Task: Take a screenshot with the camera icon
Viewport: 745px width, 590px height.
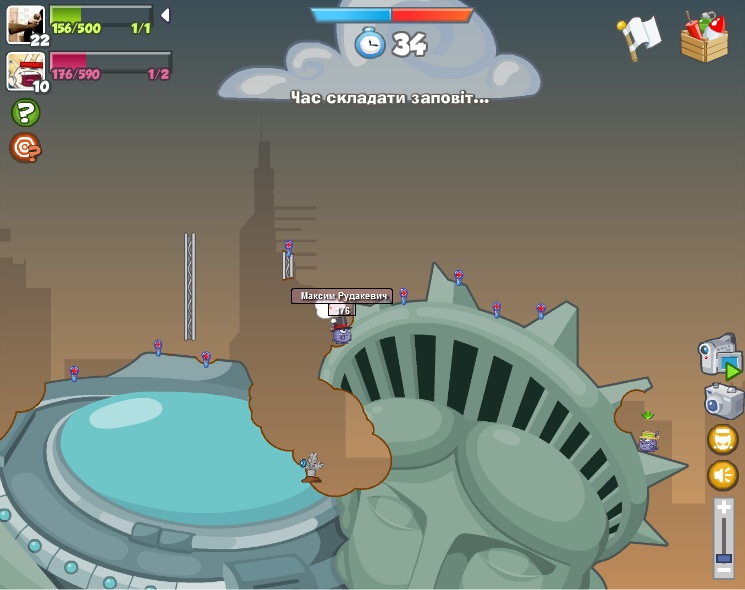Action: [723, 401]
